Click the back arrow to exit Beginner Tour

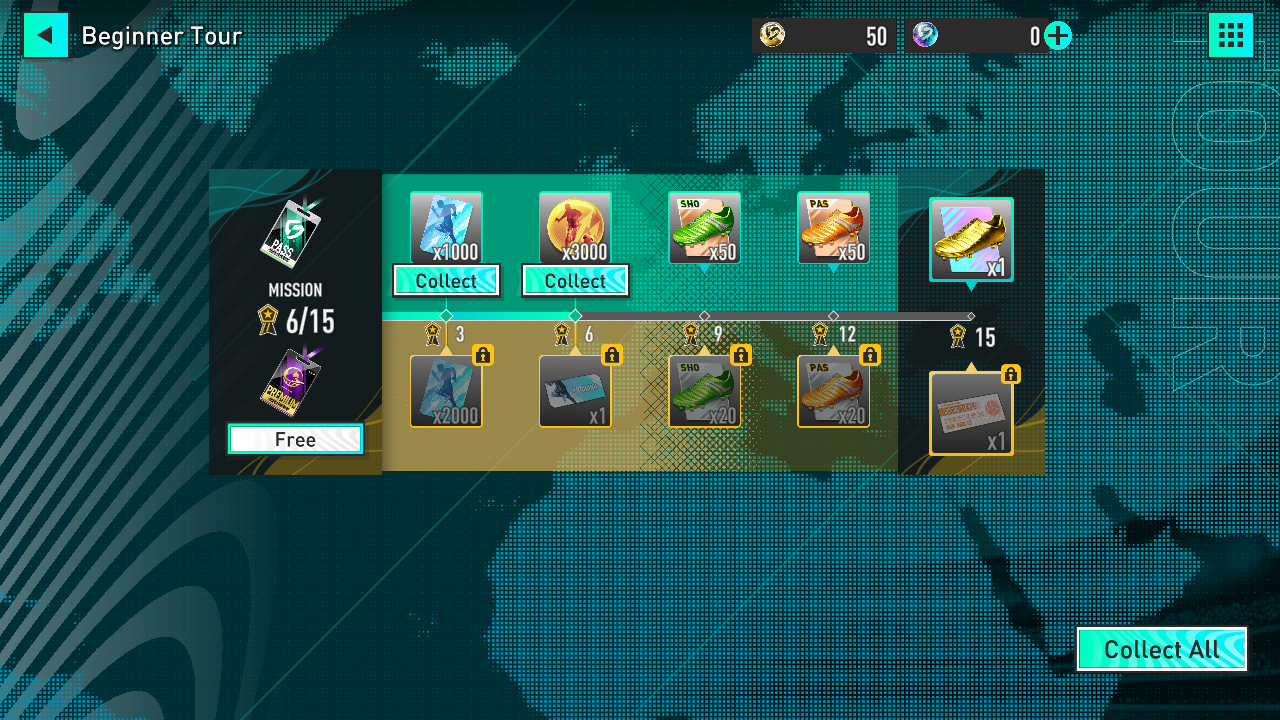(x=45, y=34)
